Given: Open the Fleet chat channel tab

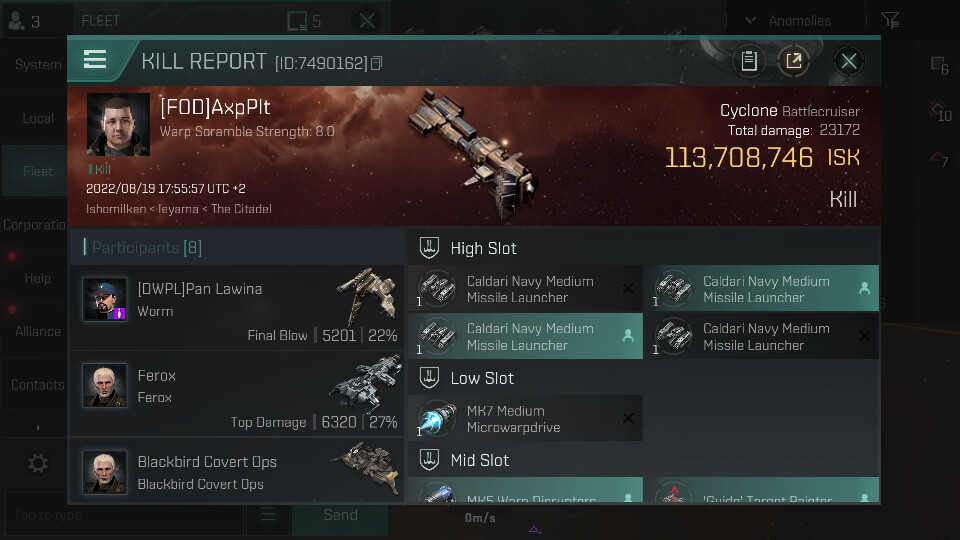Looking at the screenshot, I should point(38,171).
